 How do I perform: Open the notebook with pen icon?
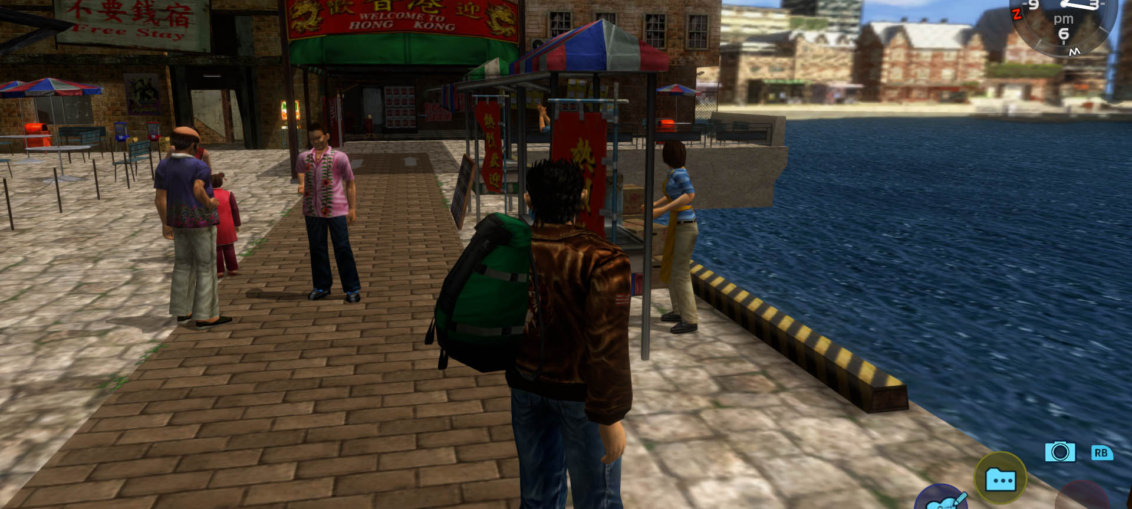click(940, 499)
